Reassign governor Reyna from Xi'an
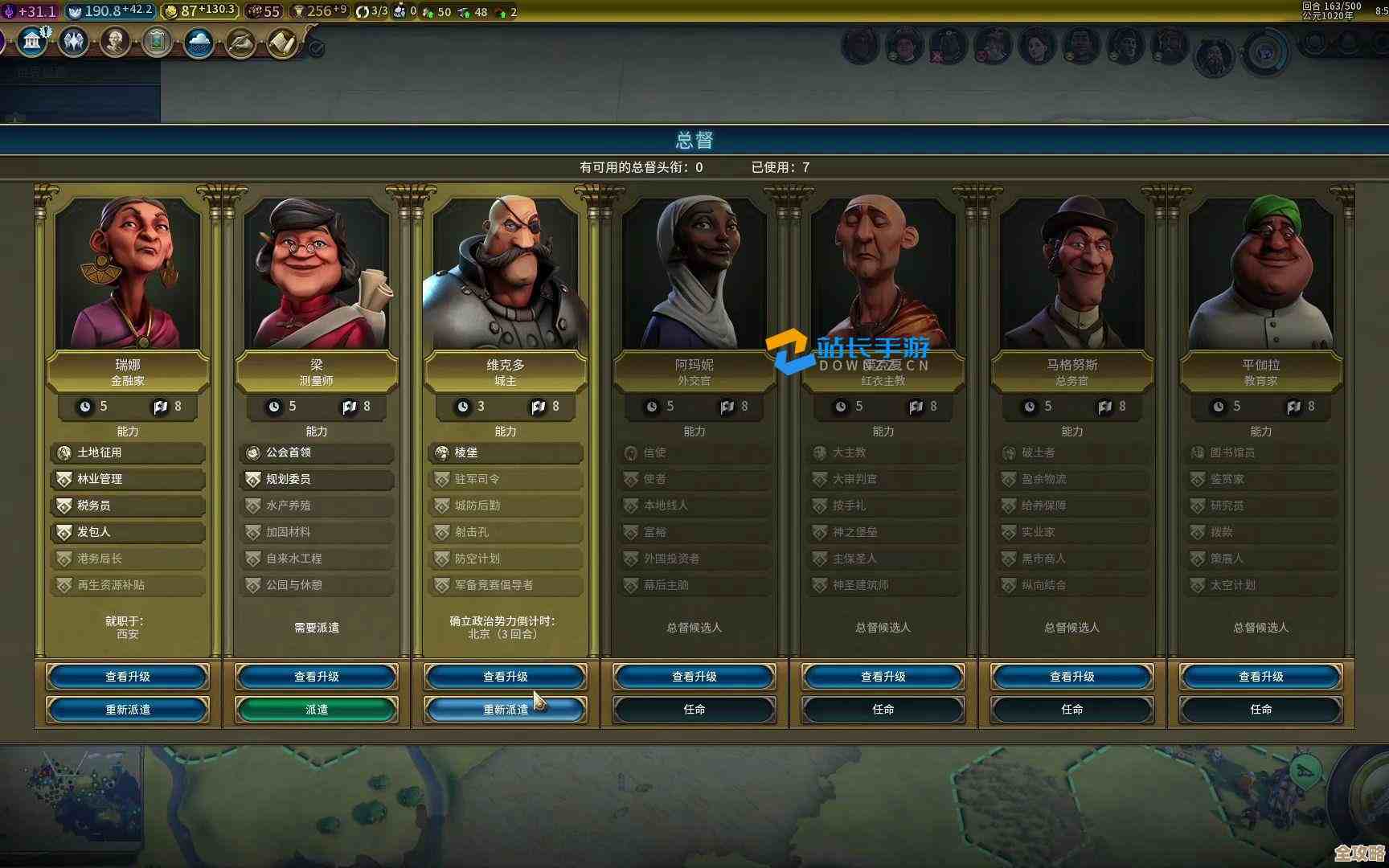Image resolution: width=1389 pixels, height=868 pixels. [x=128, y=710]
